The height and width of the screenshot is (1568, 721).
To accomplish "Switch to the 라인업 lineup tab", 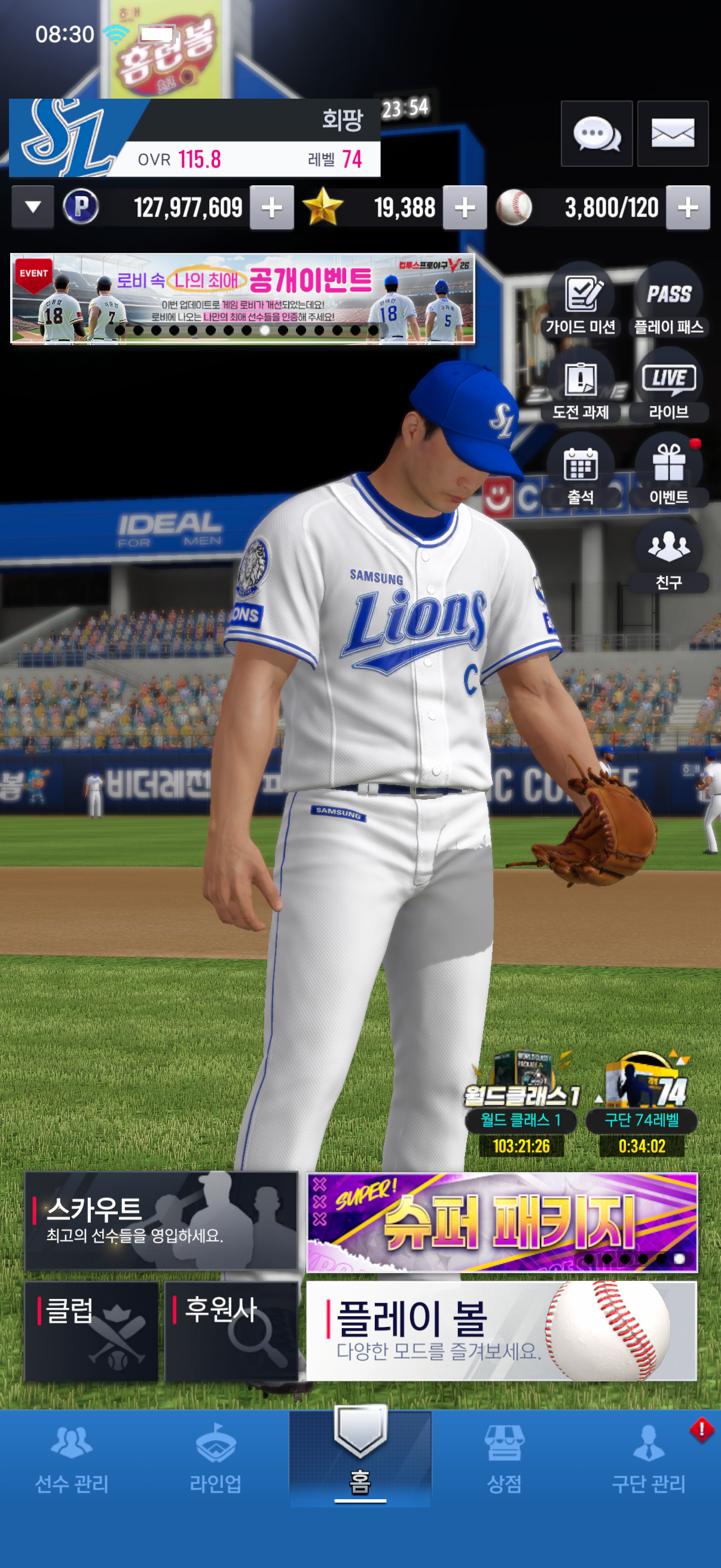I will pos(215,1460).
